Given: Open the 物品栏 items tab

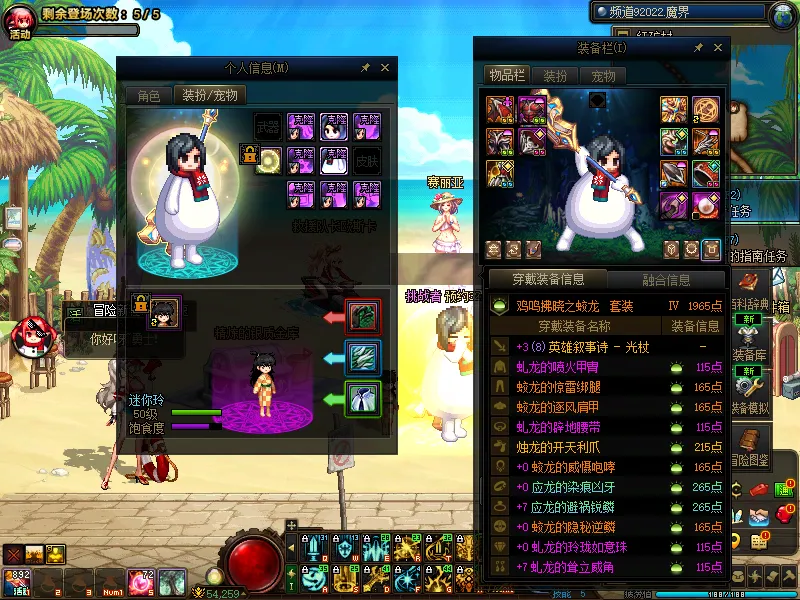Looking at the screenshot, I should (506, 76).
